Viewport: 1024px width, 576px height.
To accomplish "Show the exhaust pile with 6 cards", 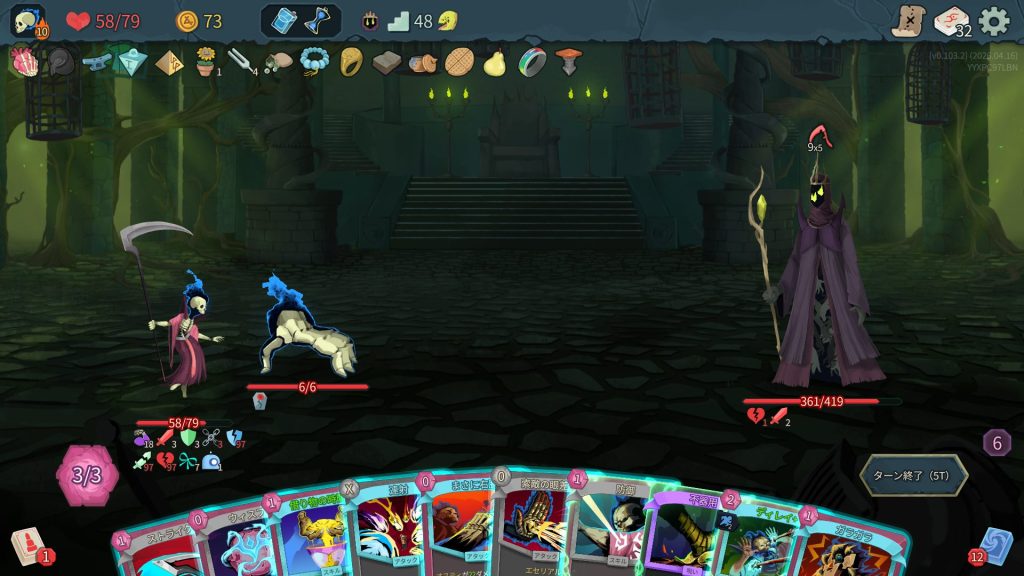I will coord(996,442).
